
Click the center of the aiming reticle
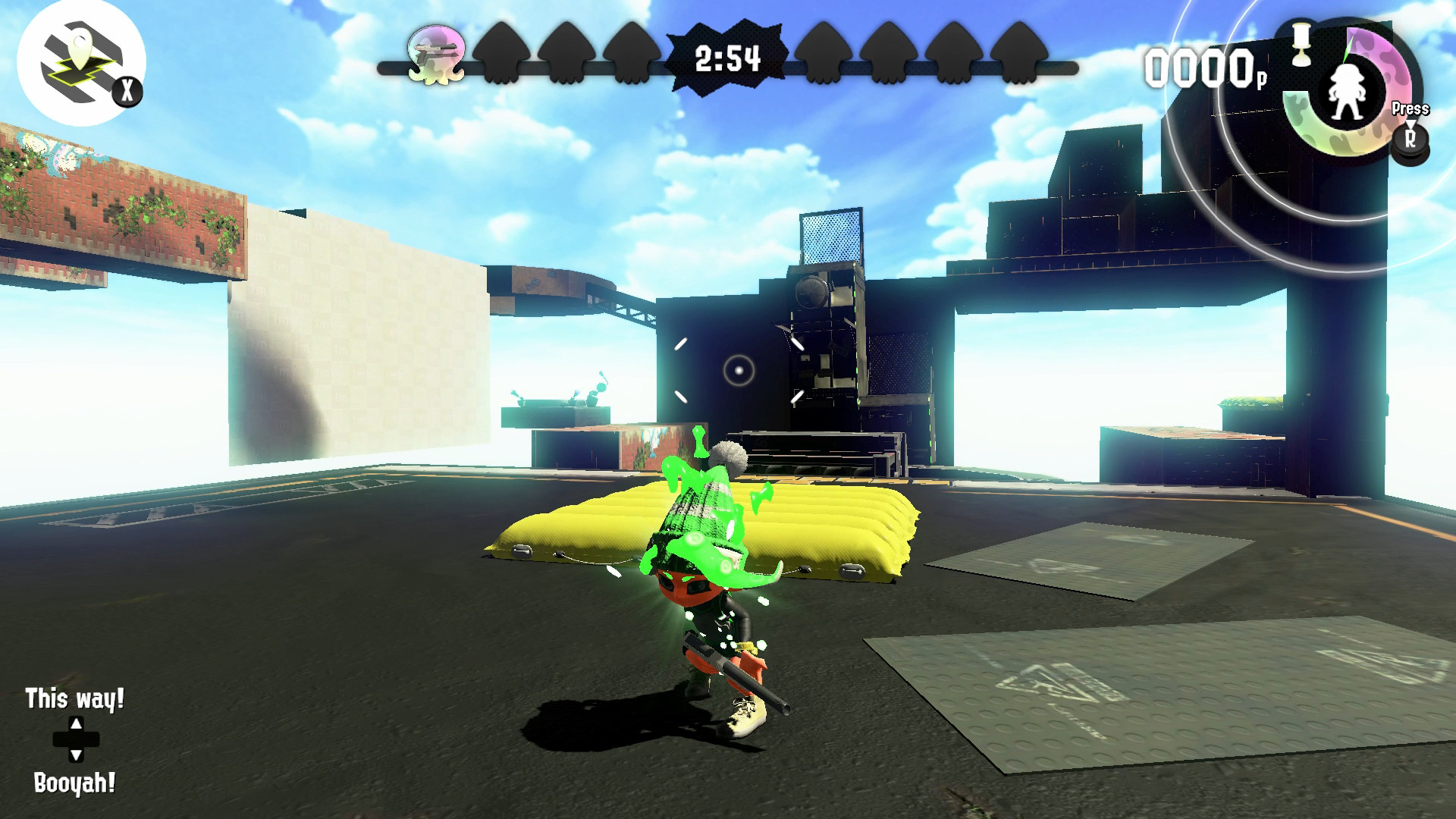(x=737, y=369)
